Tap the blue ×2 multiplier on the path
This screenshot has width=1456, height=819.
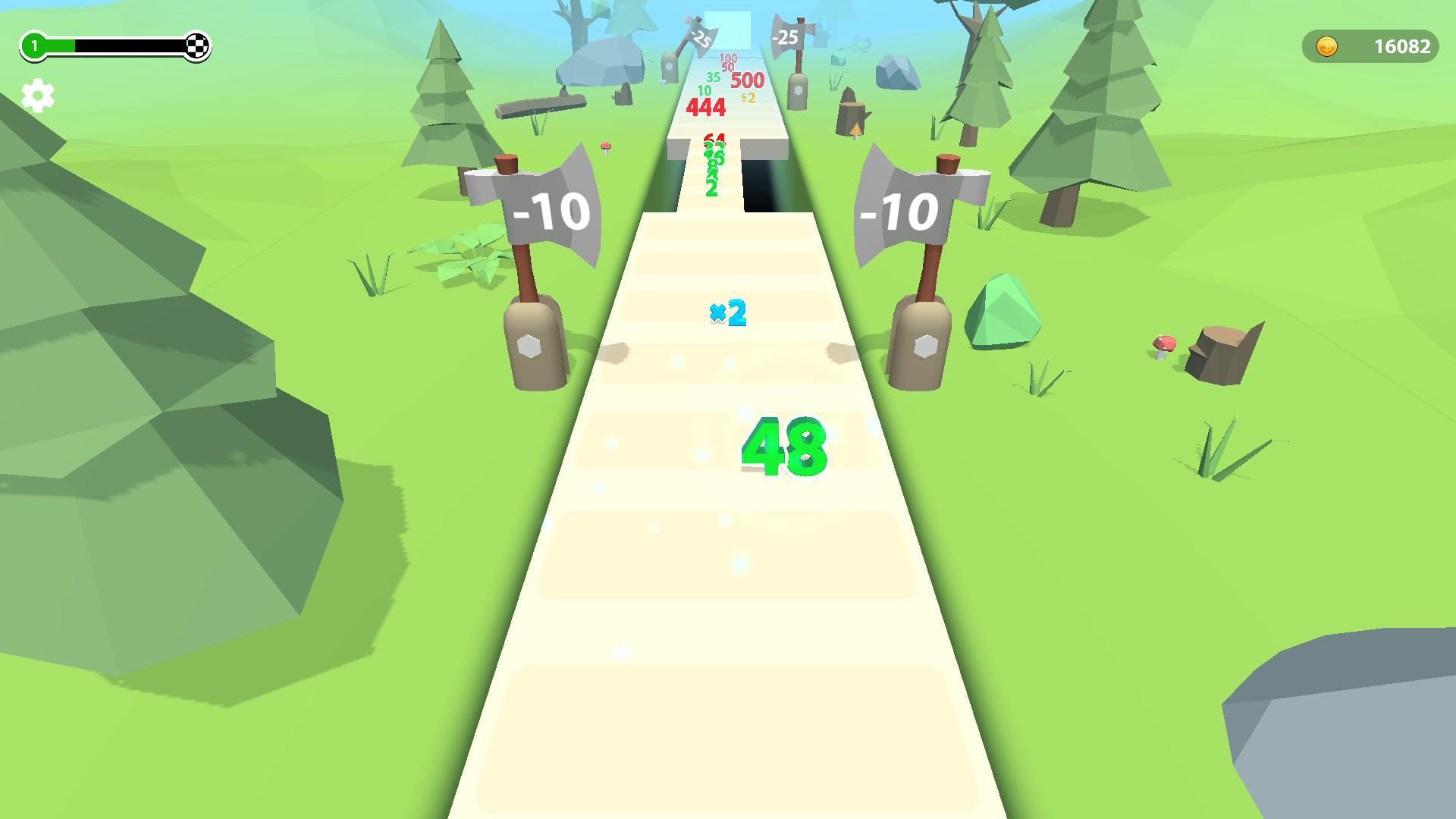pyautogui.click(x=726, y=312)
